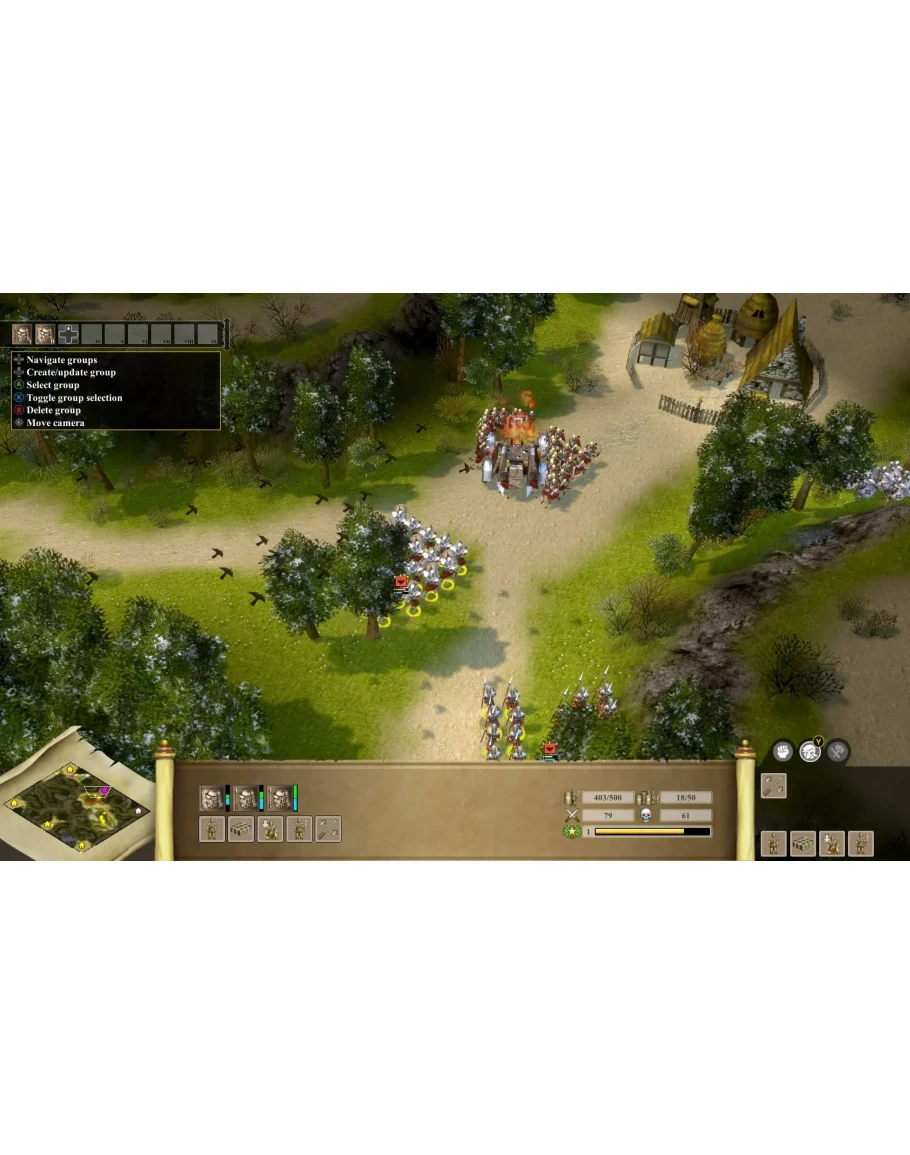Activate the fist stance icon
This screenshot has height=1155, width=910.
pos(783,750)
